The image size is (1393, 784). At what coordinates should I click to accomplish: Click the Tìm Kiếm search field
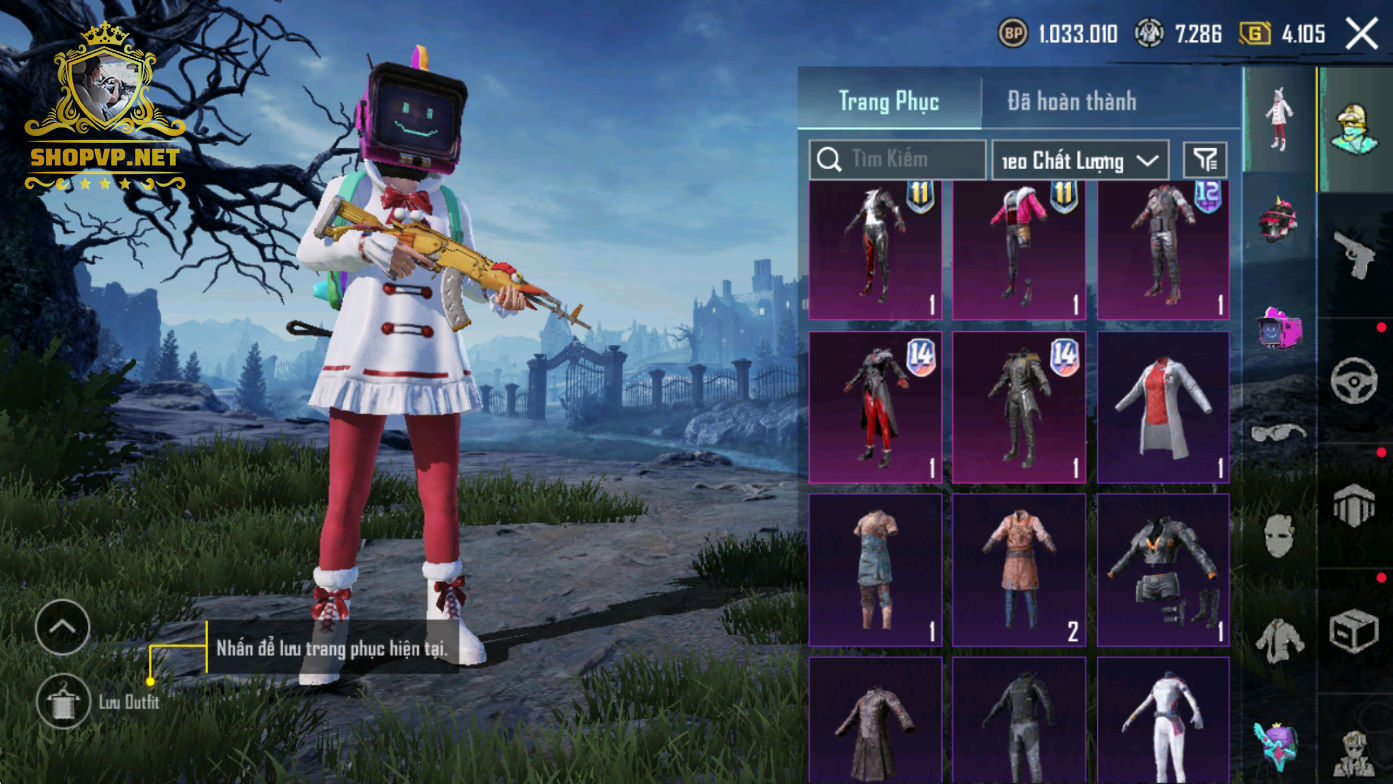tap(898, 159)
